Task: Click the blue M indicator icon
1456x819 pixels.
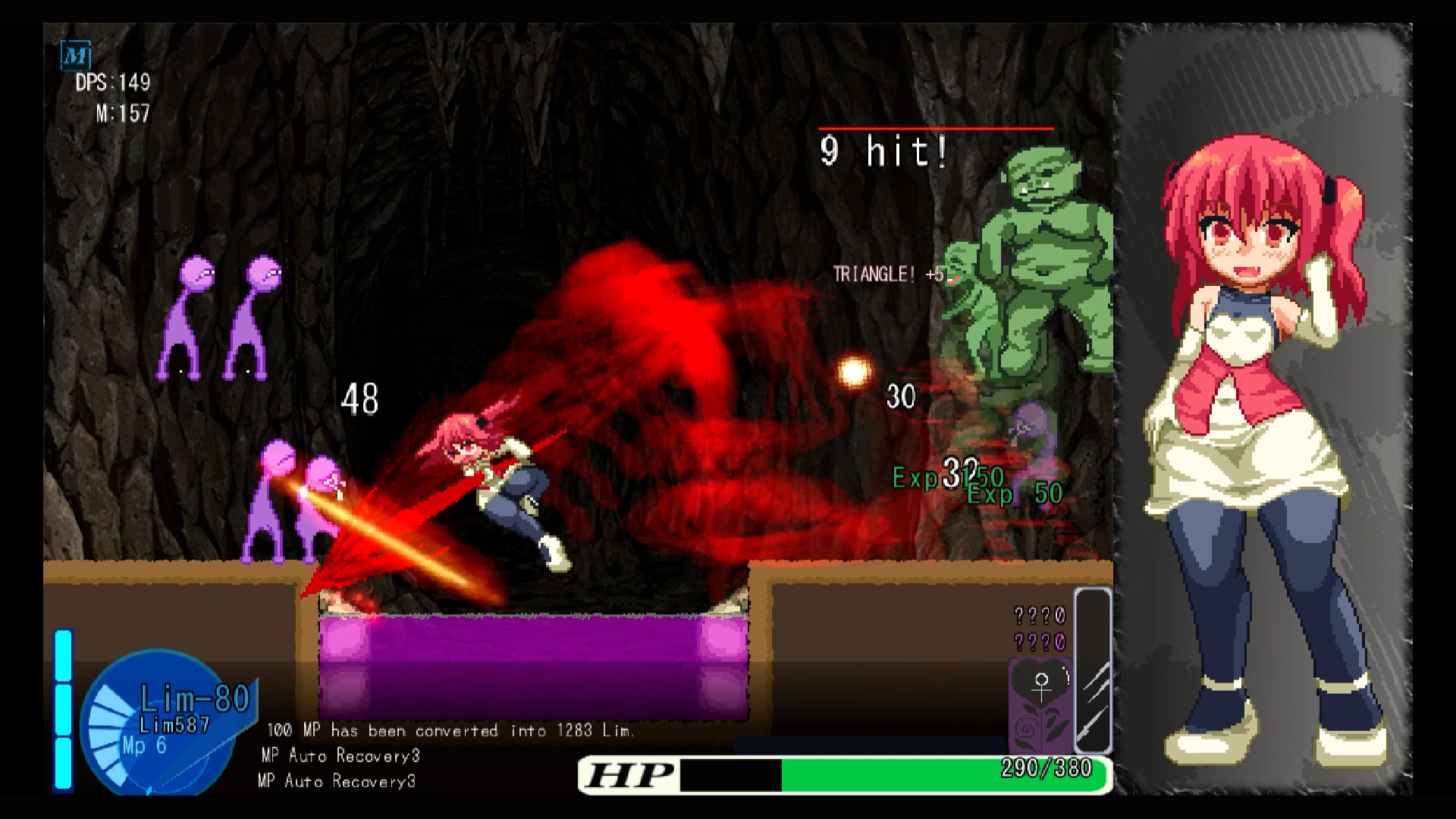Action: 74,55
